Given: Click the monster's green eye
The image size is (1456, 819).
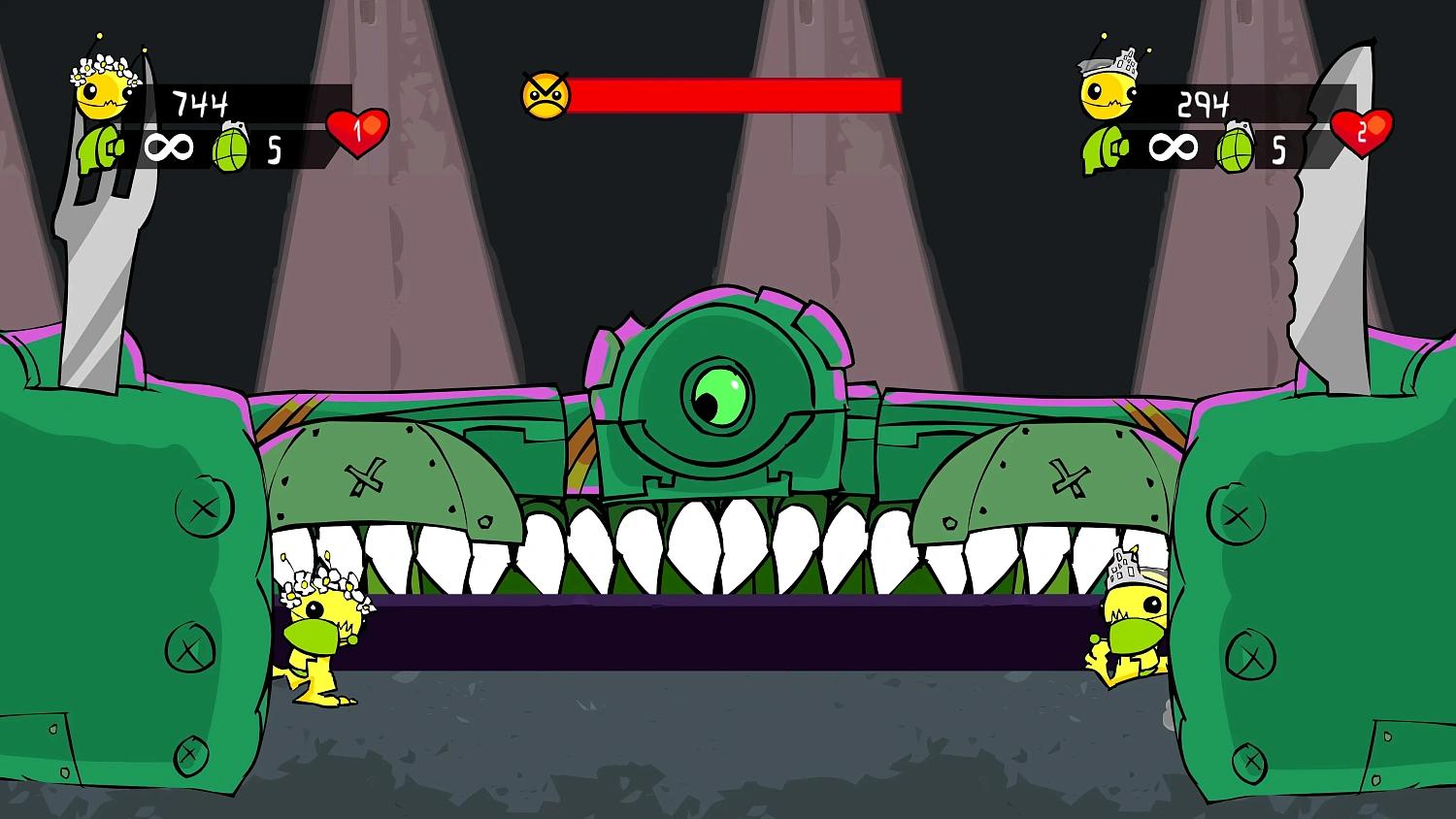Looking at the screenshot, I should pos(720,394).
